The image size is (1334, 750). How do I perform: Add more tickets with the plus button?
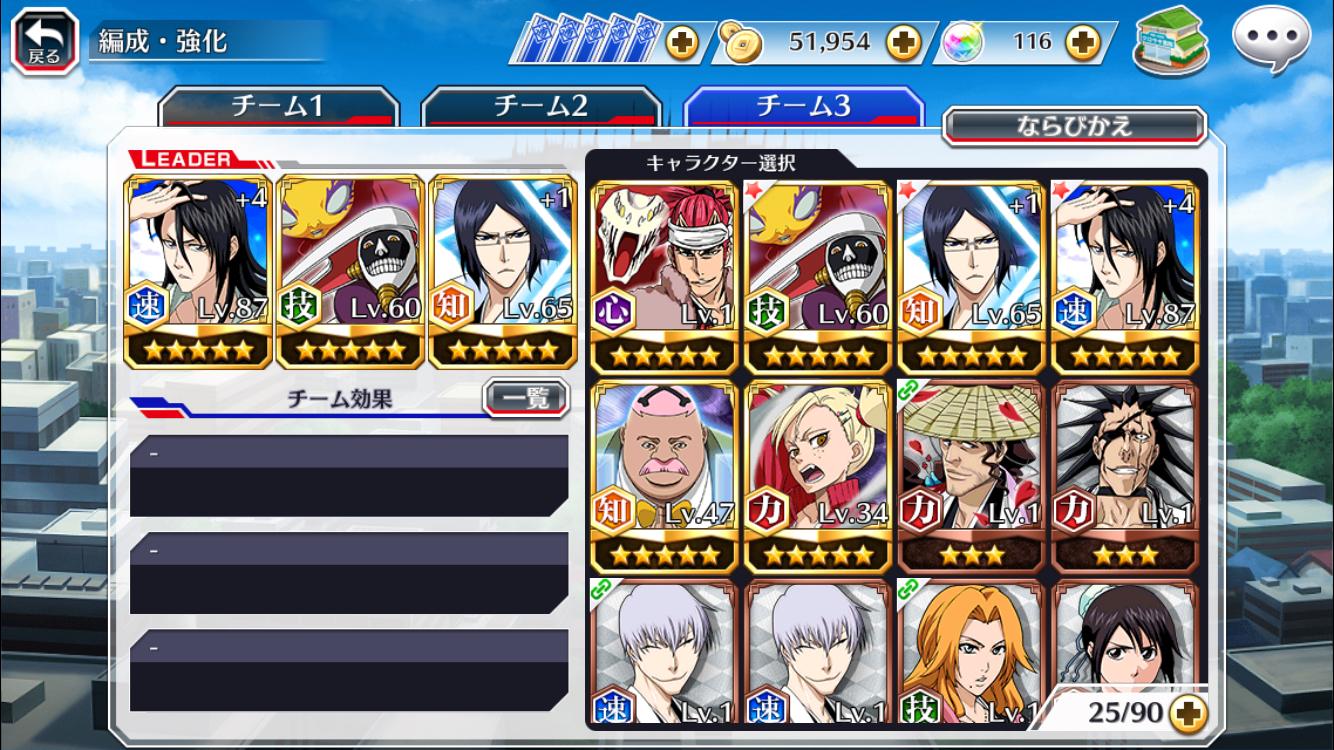[x=683, y=42]
